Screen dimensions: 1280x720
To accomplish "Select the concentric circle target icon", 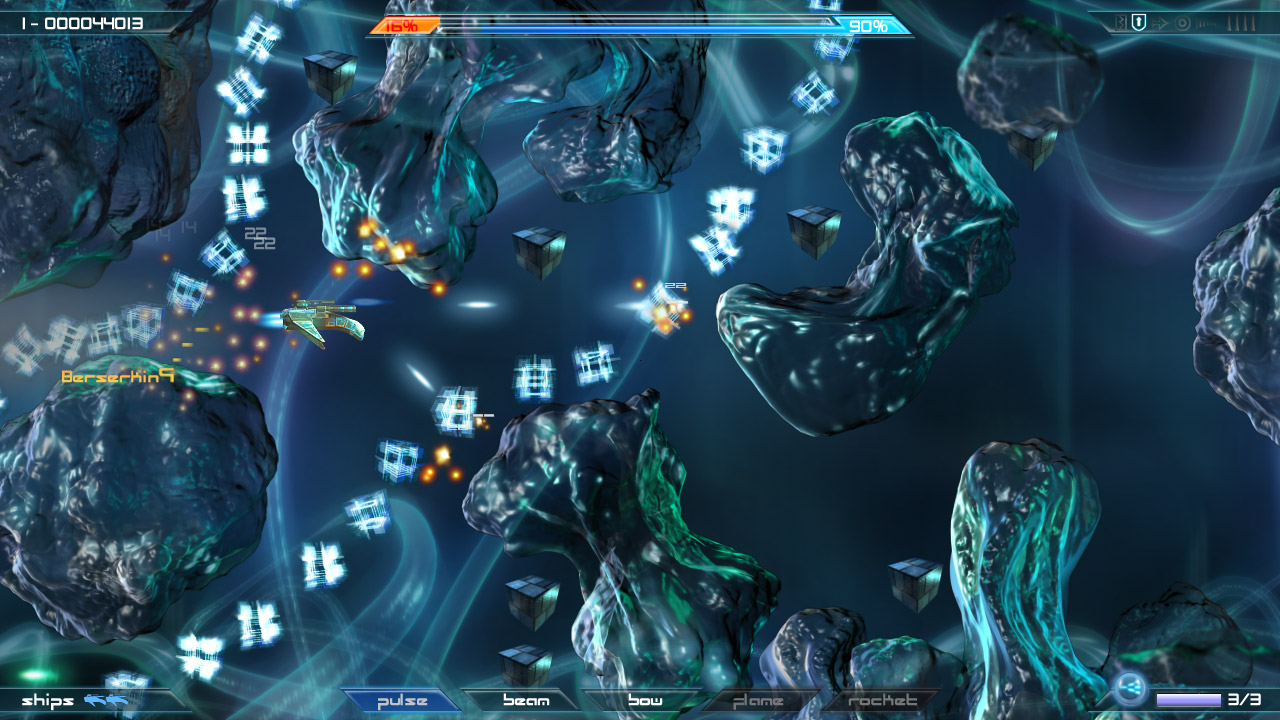I will pos(1183,22).
